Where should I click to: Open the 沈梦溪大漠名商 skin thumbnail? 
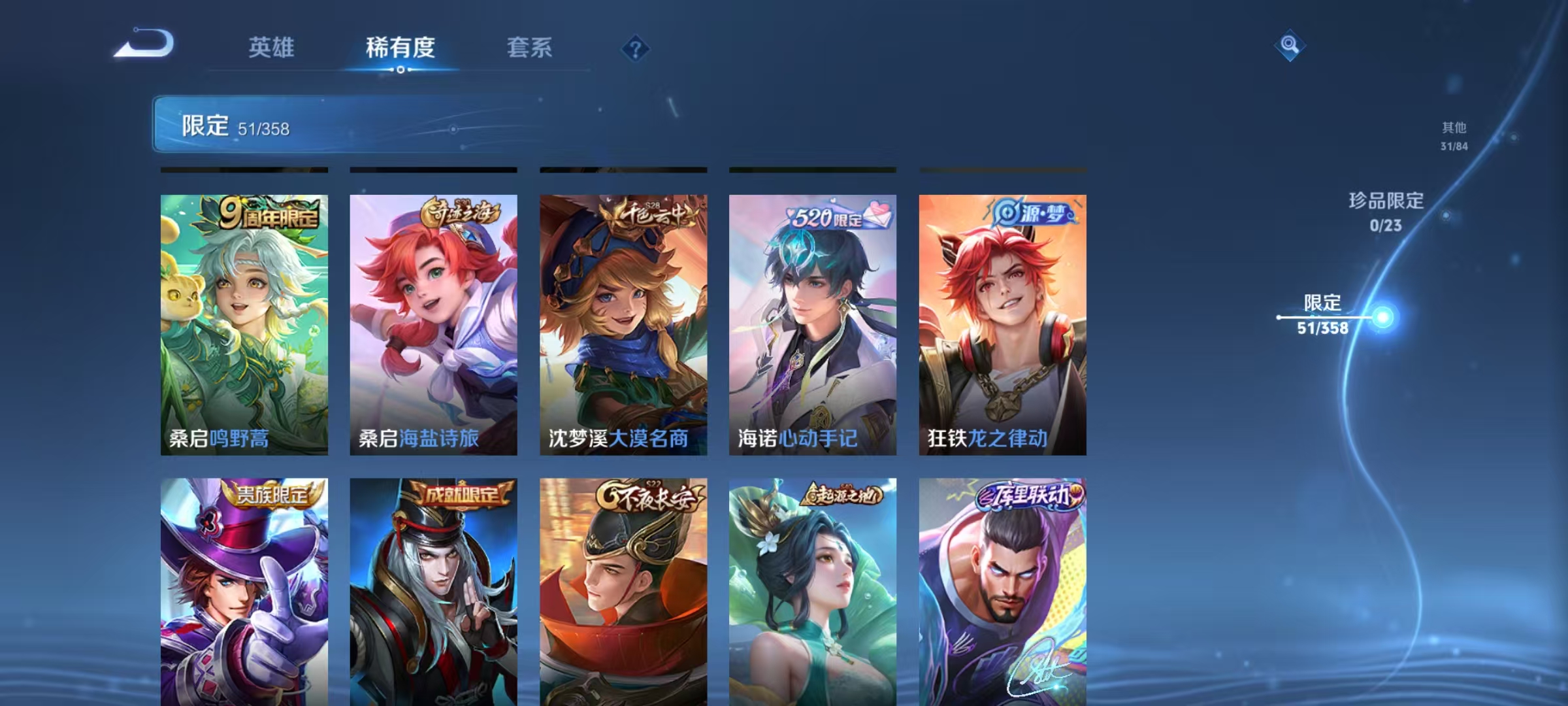(x=623, y=327)
